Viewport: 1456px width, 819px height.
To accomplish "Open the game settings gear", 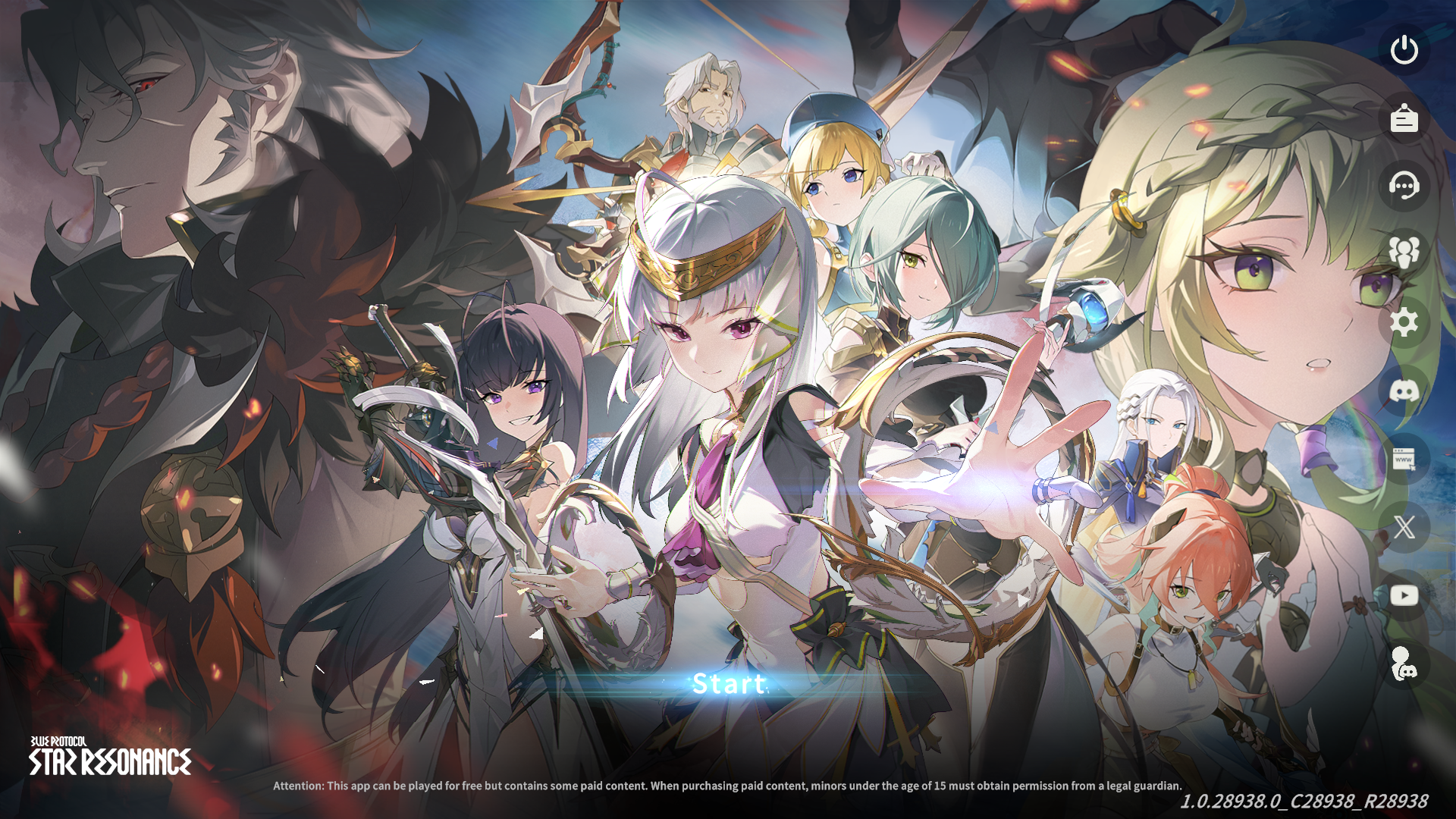I will (1405, 323).
